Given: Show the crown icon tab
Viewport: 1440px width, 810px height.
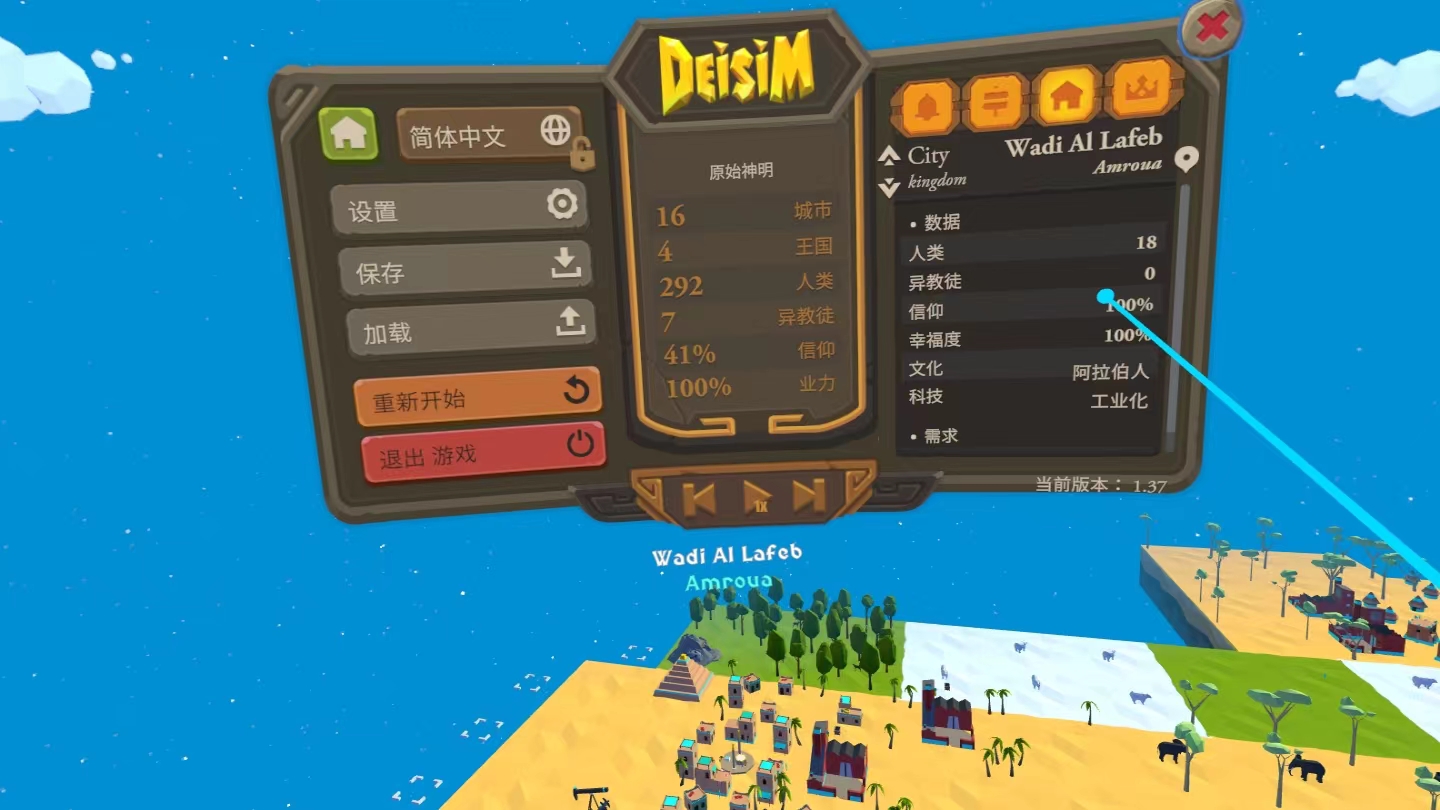Looking at the screenshot, I should (x=1141, y=90).
